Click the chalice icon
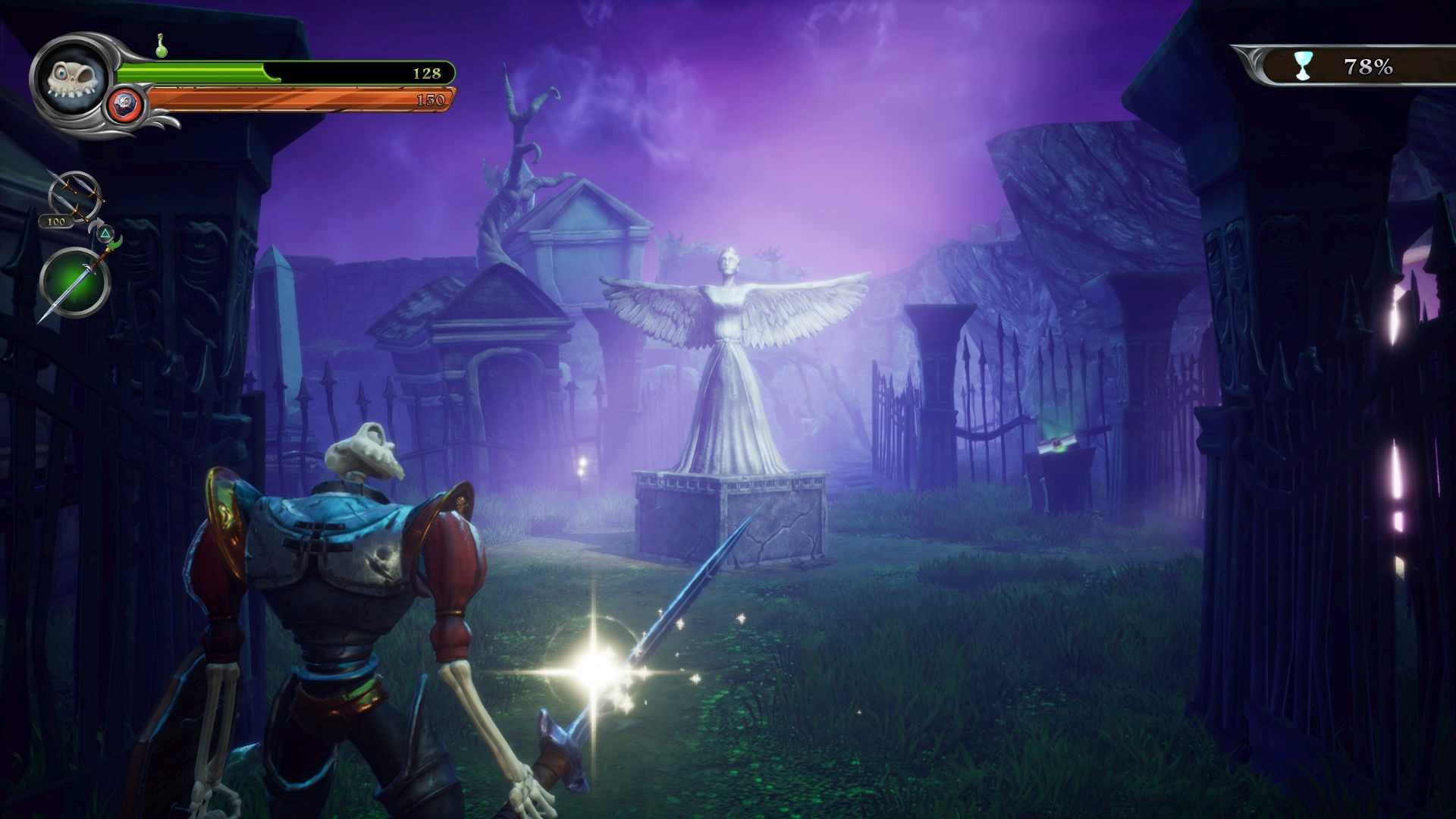1456x819 pixels. tap(1303, 66)
